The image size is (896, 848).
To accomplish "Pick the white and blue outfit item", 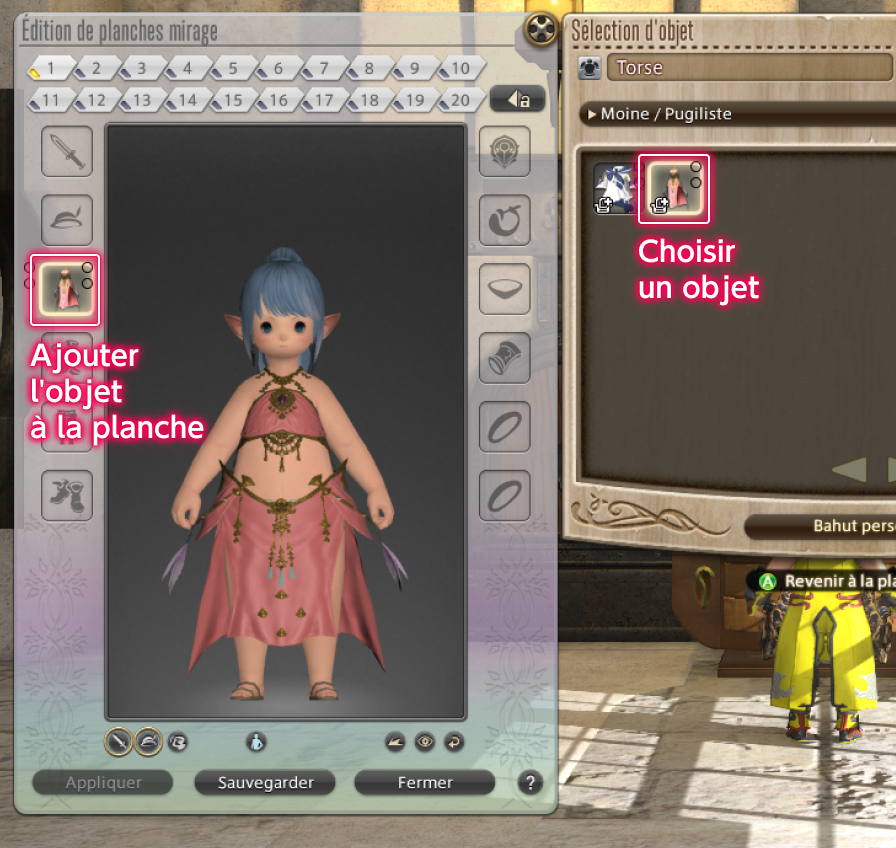I will (x=614, y=188).
